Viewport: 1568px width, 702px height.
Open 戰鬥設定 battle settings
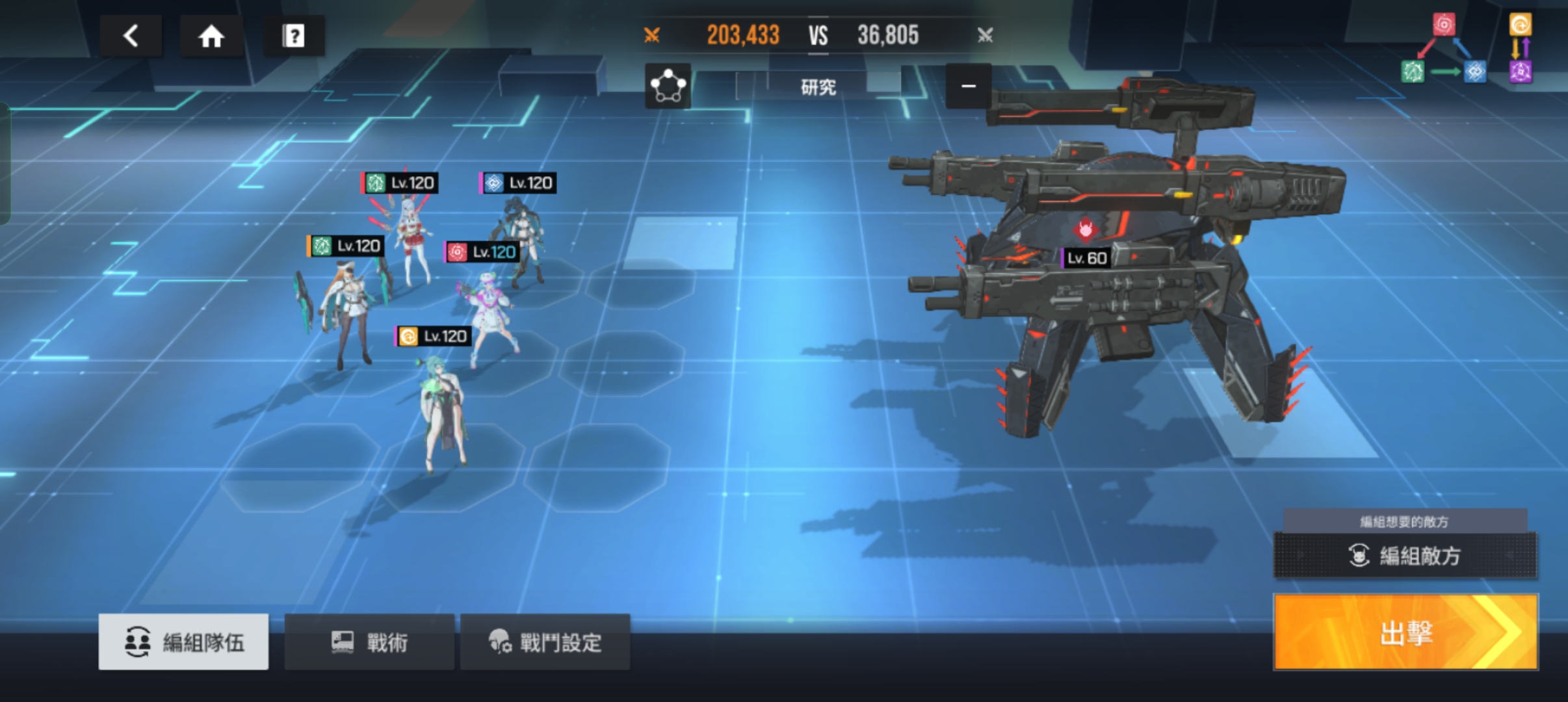tap(545, 642)
